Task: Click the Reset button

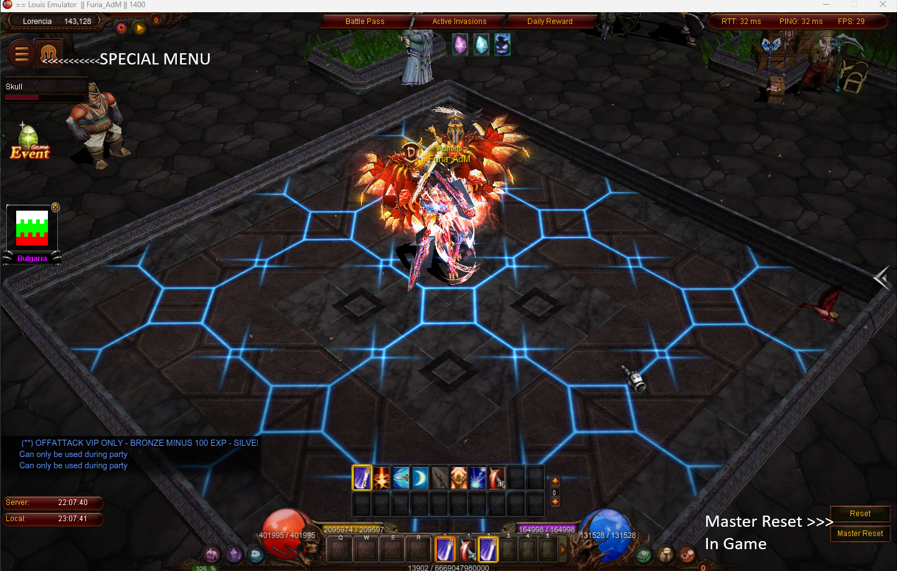Action: click(860, 513)
